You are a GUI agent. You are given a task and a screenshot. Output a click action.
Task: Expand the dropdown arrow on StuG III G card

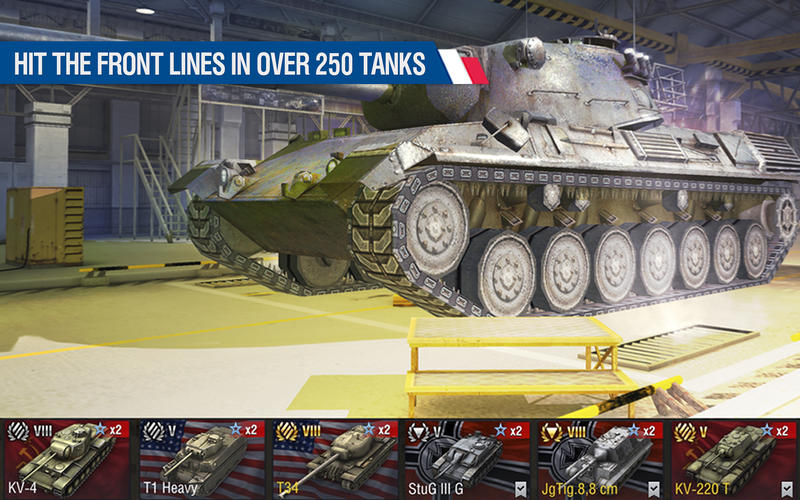pos(519,489)
